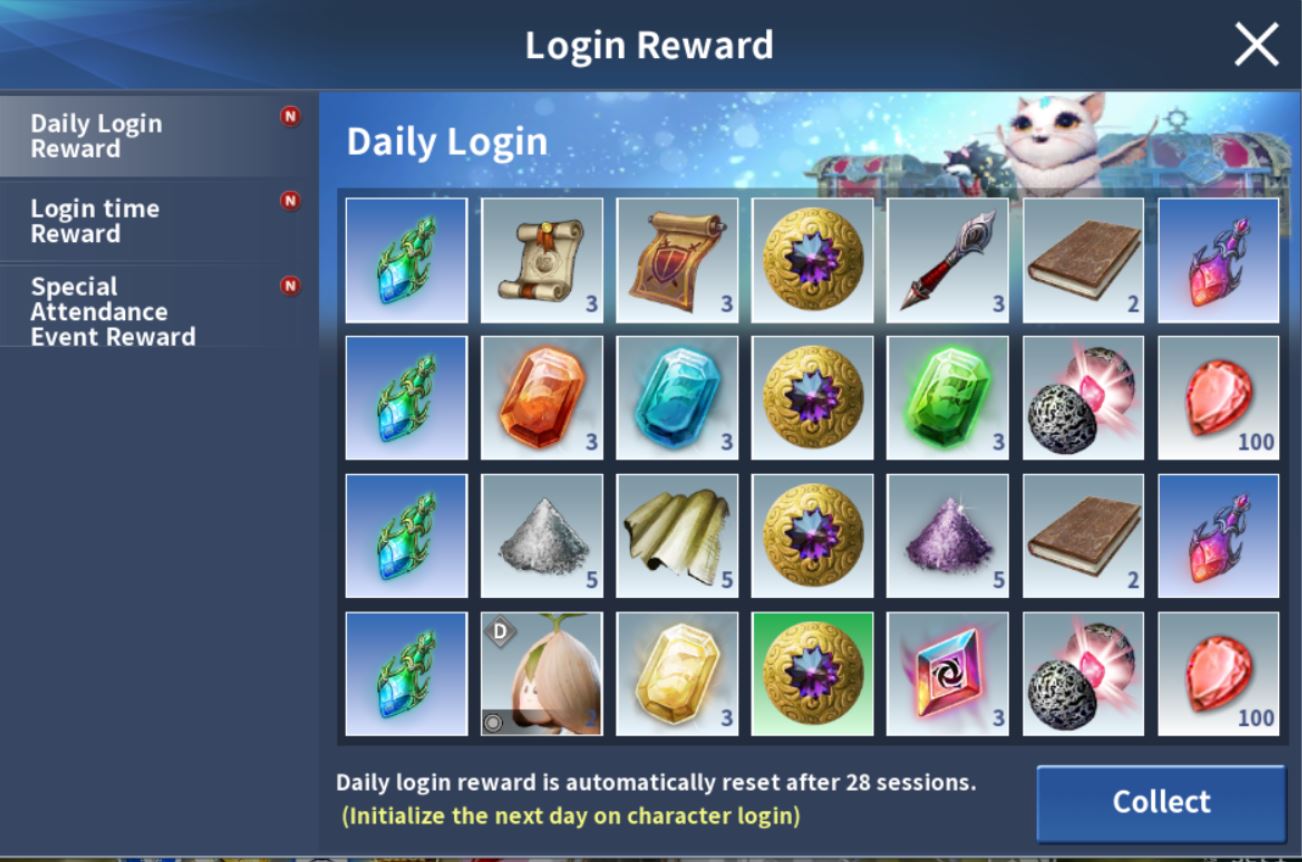Select the red teardrop gem reward of 100
The height and width of the screenshot is (862, 1302).
point(1216,395)
